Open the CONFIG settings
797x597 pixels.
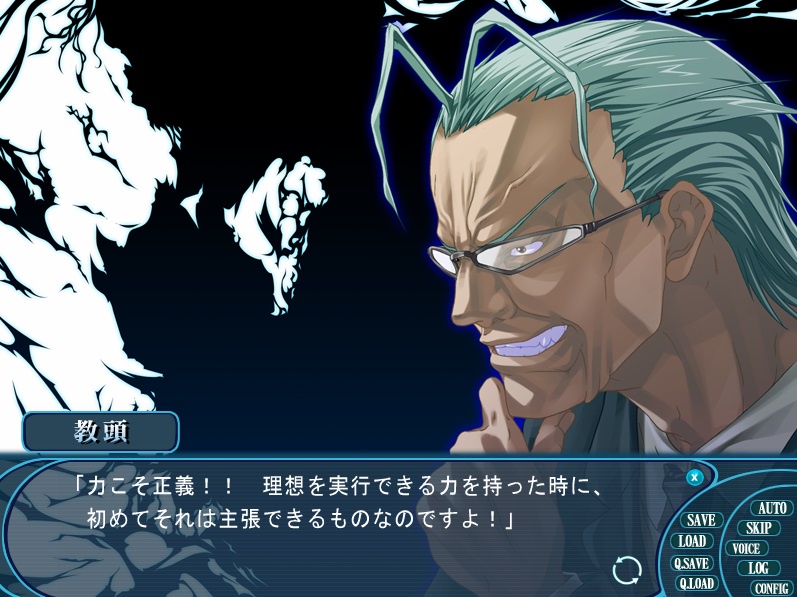tap(771, 589)
